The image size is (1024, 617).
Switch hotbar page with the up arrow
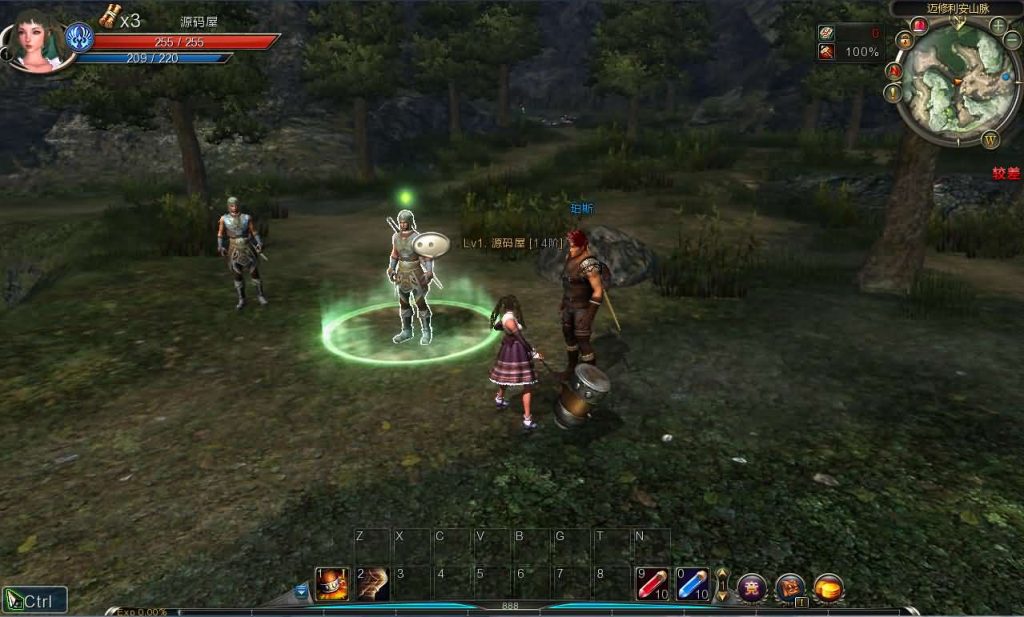coord(722,575)
